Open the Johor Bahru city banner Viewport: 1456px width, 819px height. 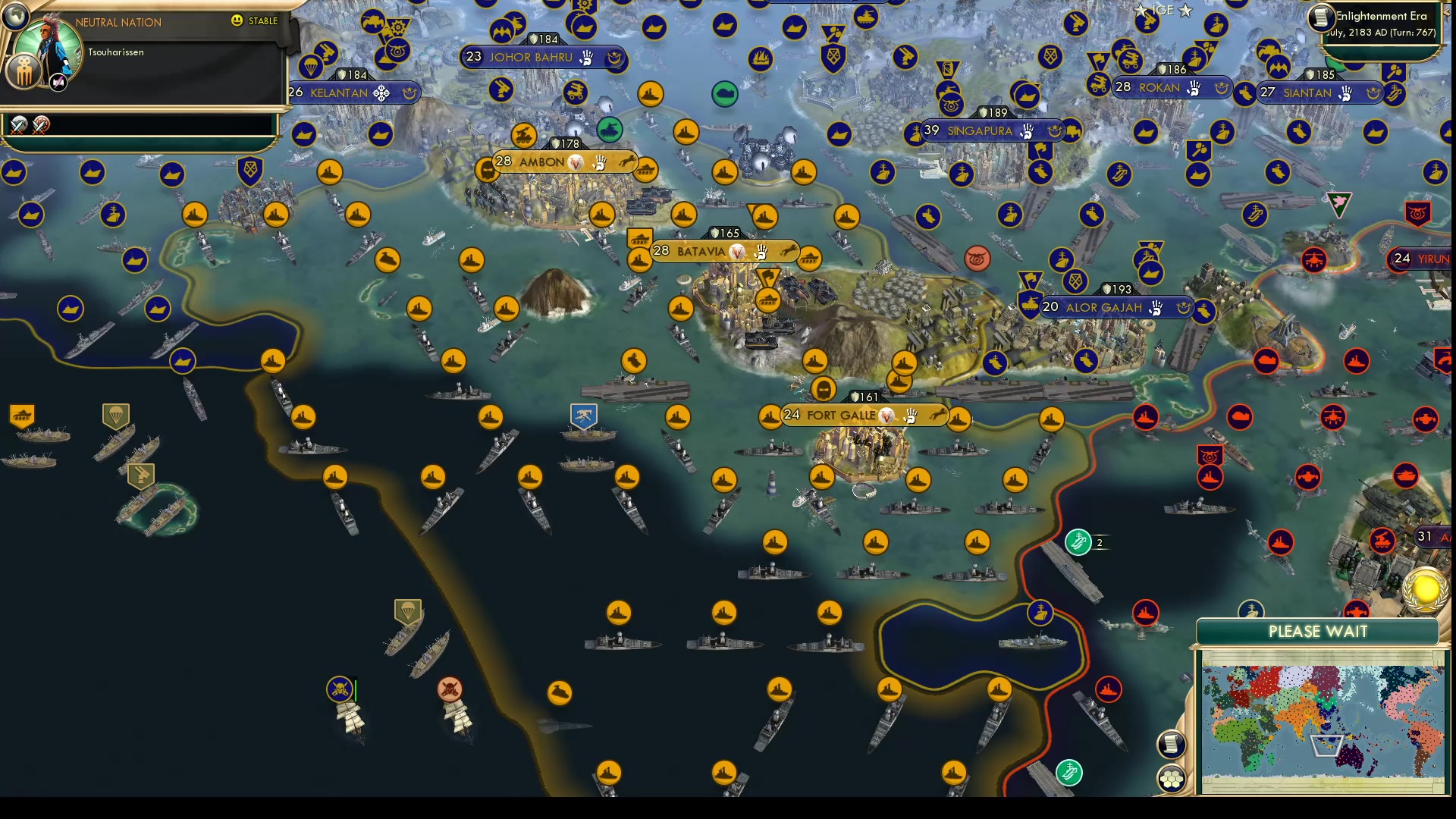531,57
